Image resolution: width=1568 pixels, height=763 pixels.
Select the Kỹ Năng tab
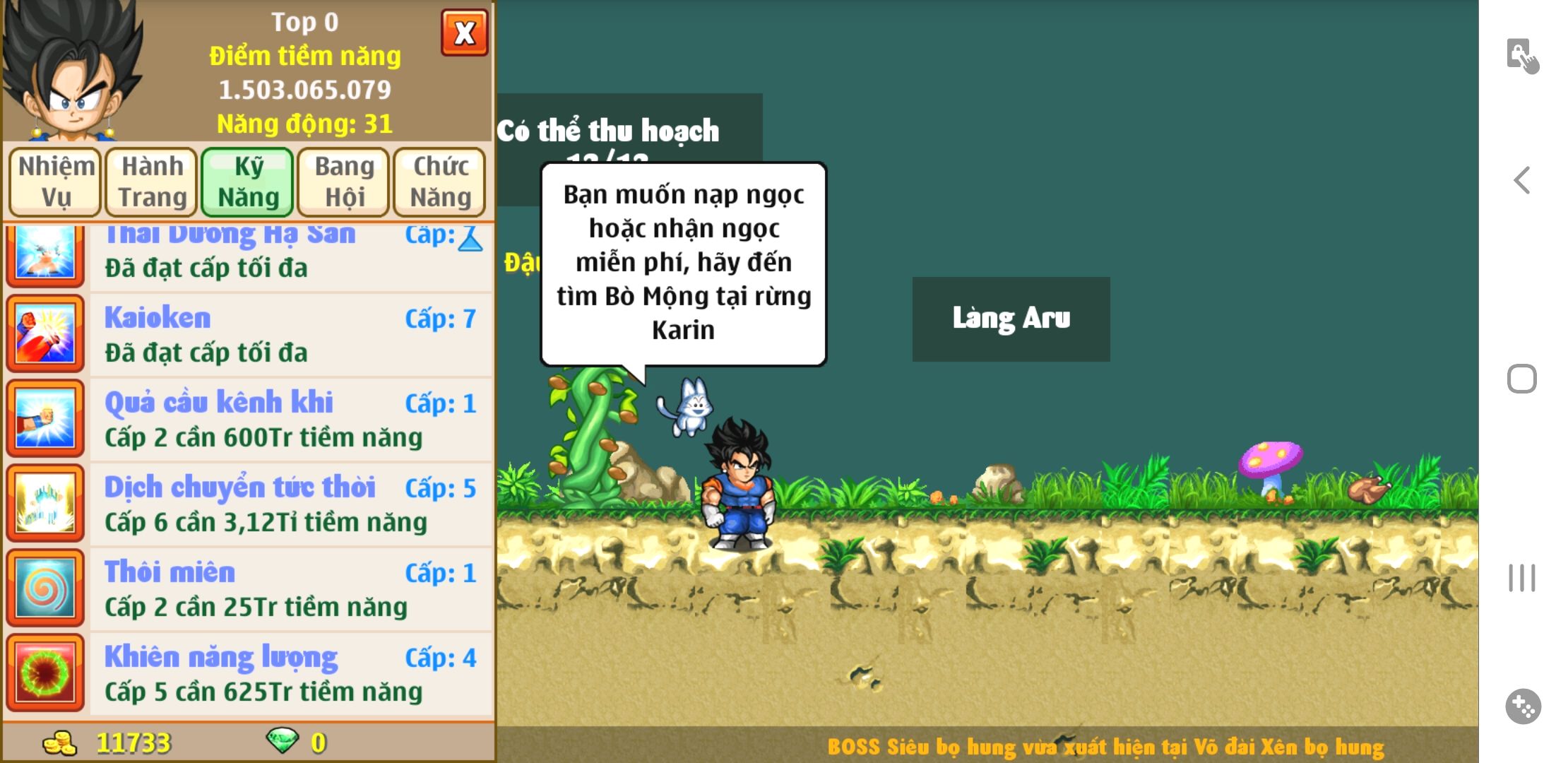click(248, 182)
